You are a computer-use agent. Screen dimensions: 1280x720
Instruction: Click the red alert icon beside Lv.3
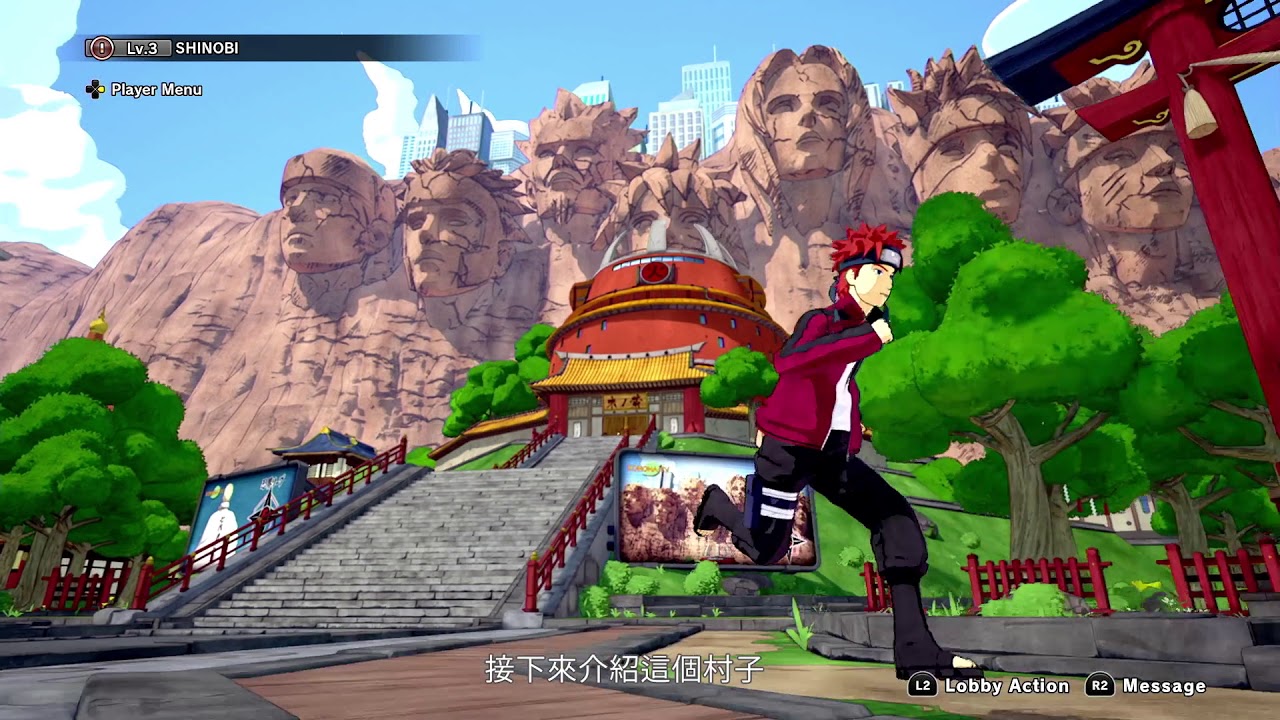[x=101, y=48]
